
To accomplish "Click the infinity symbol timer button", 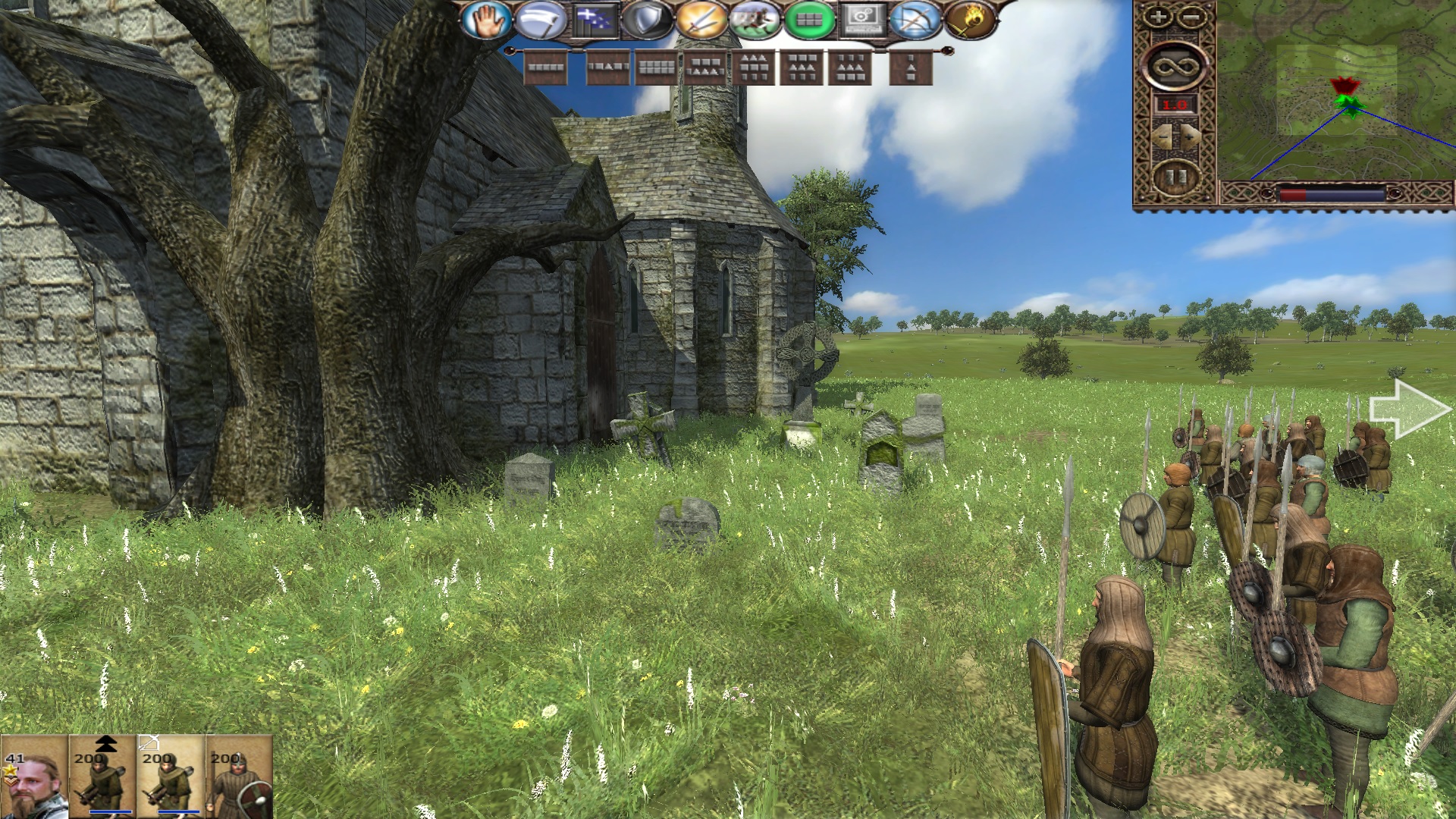I will coord(1175,65).
